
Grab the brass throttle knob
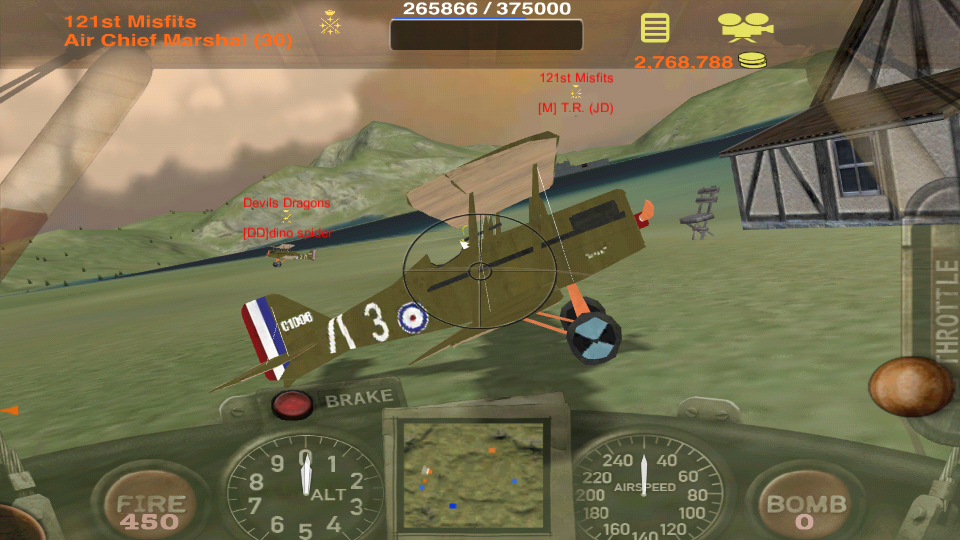[x=910, y=386]
